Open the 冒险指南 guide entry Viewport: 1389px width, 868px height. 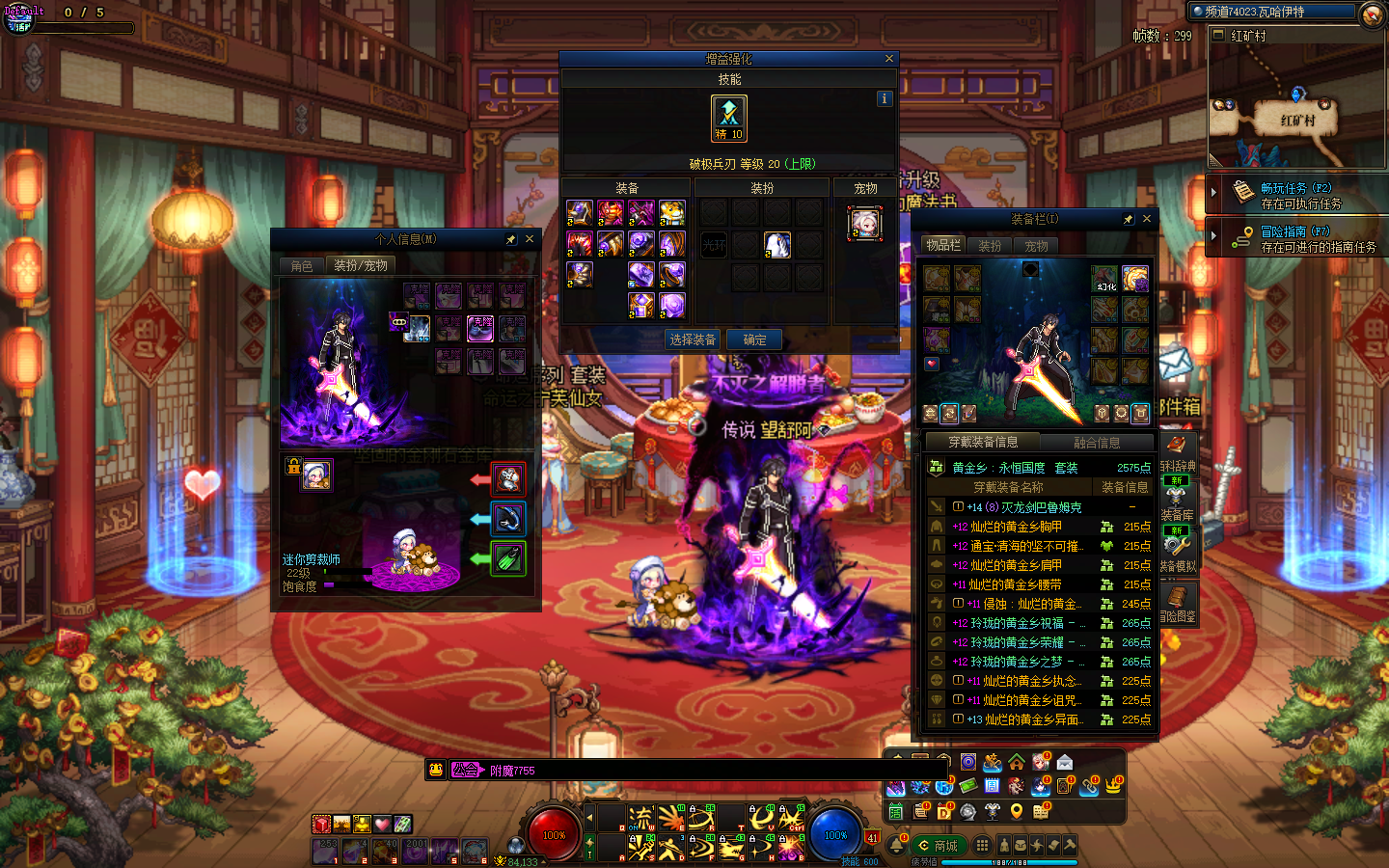(x=1295, y=232)
